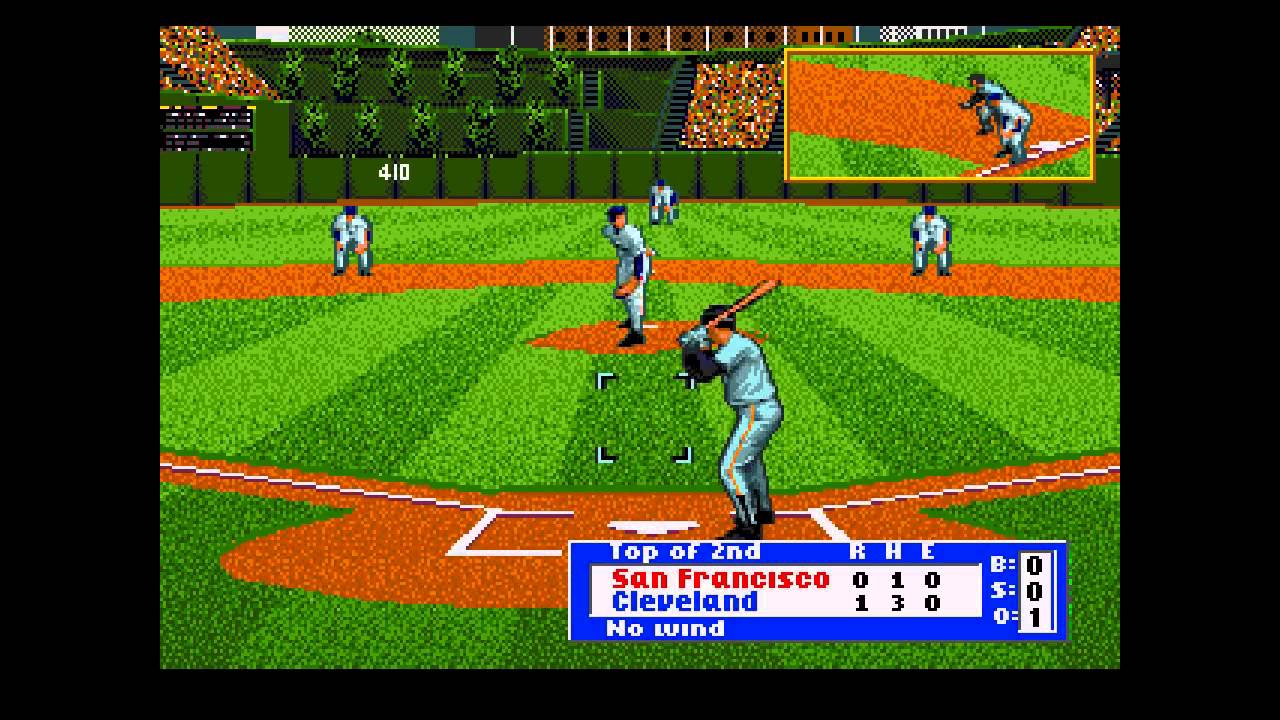
Task: Click the base runner inset view
Action: (939, 115)
